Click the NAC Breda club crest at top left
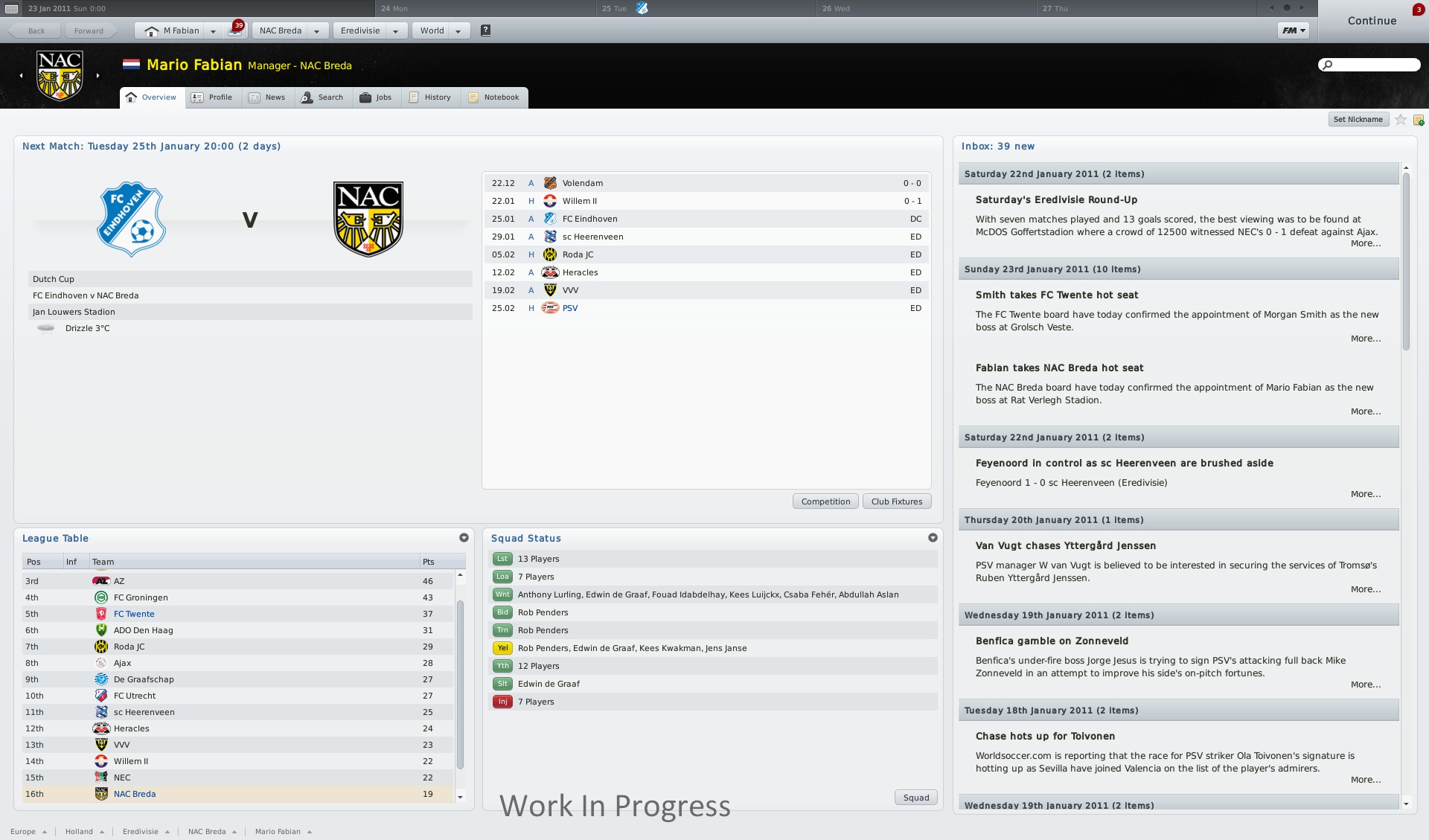 (x=60, y=74)
